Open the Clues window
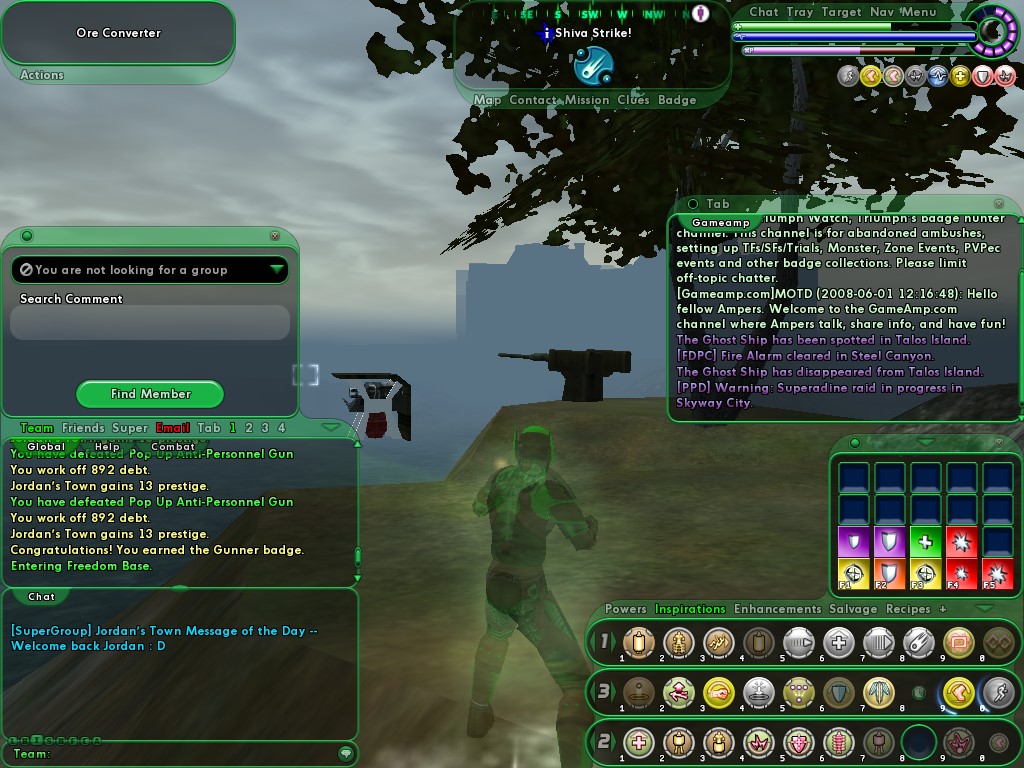Screen dimensions: 1024x768 pos(633,100)
